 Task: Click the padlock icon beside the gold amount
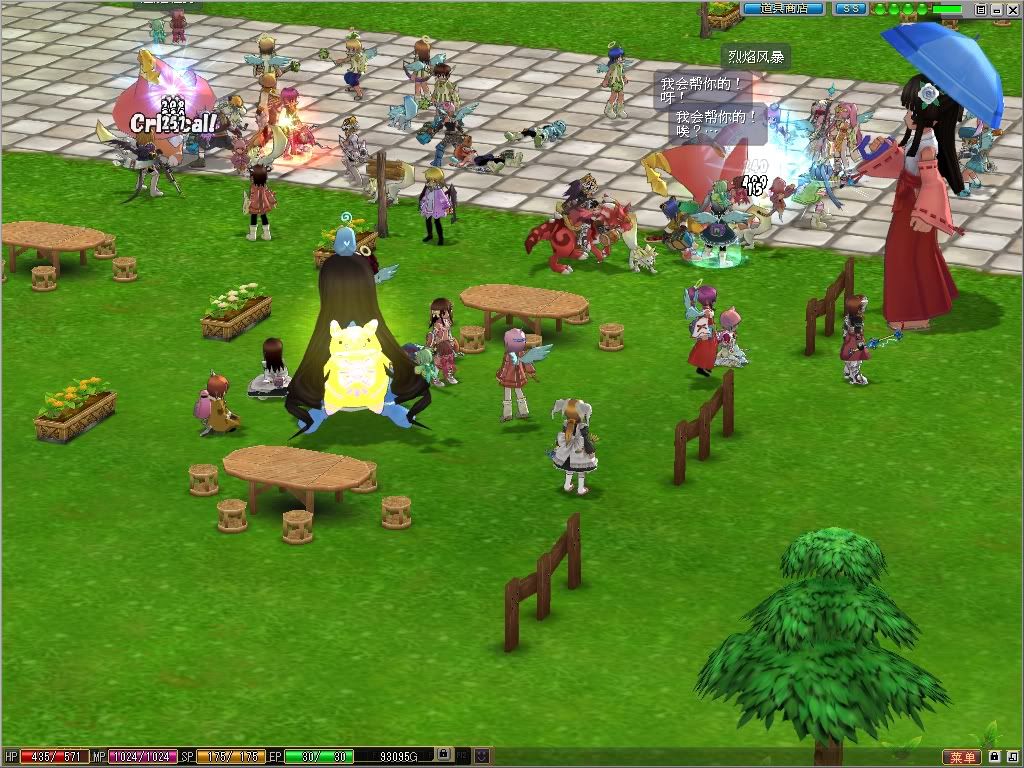tap(445, 755)
